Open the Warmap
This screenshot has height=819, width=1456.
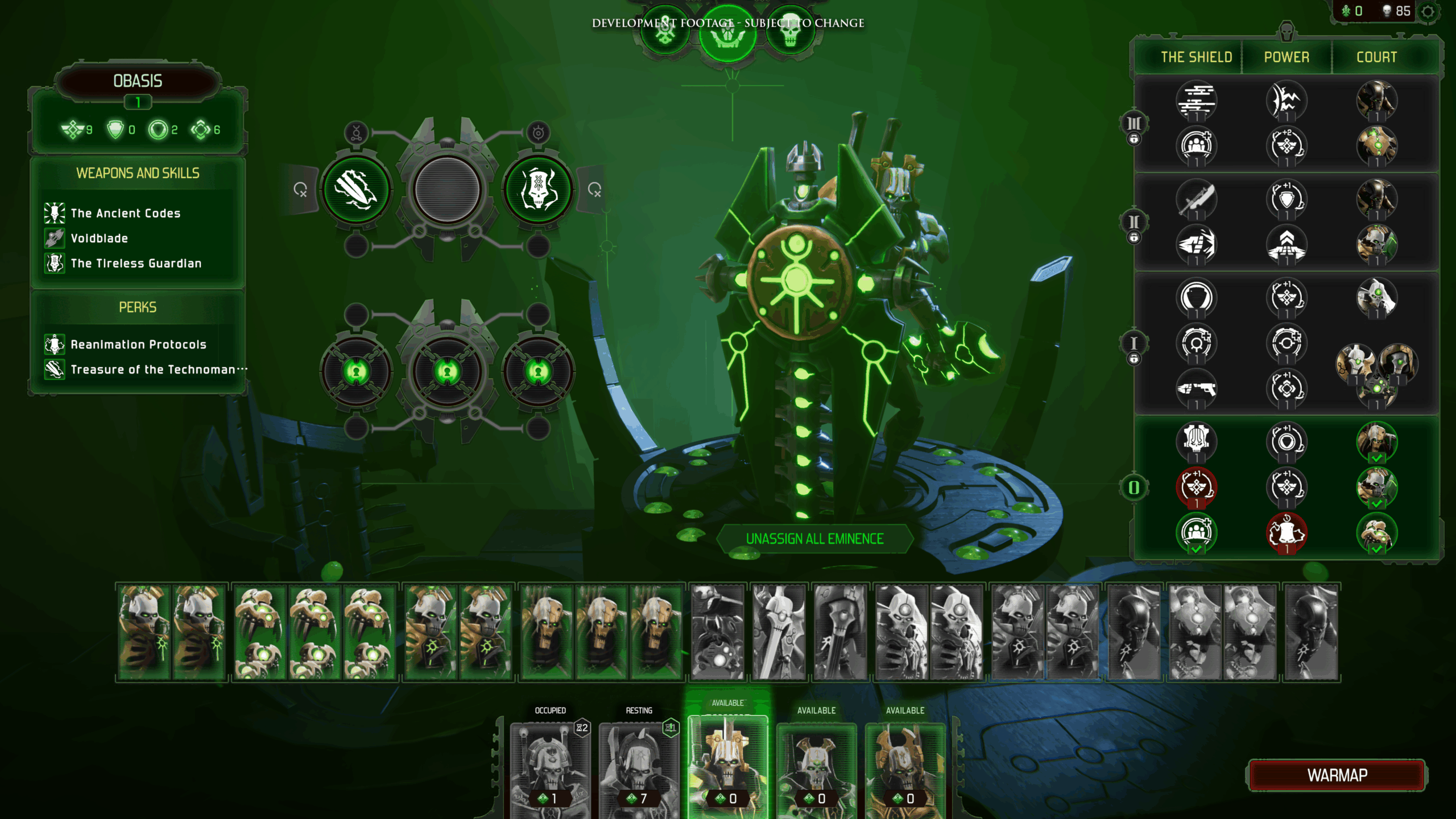click(1337, 775)
